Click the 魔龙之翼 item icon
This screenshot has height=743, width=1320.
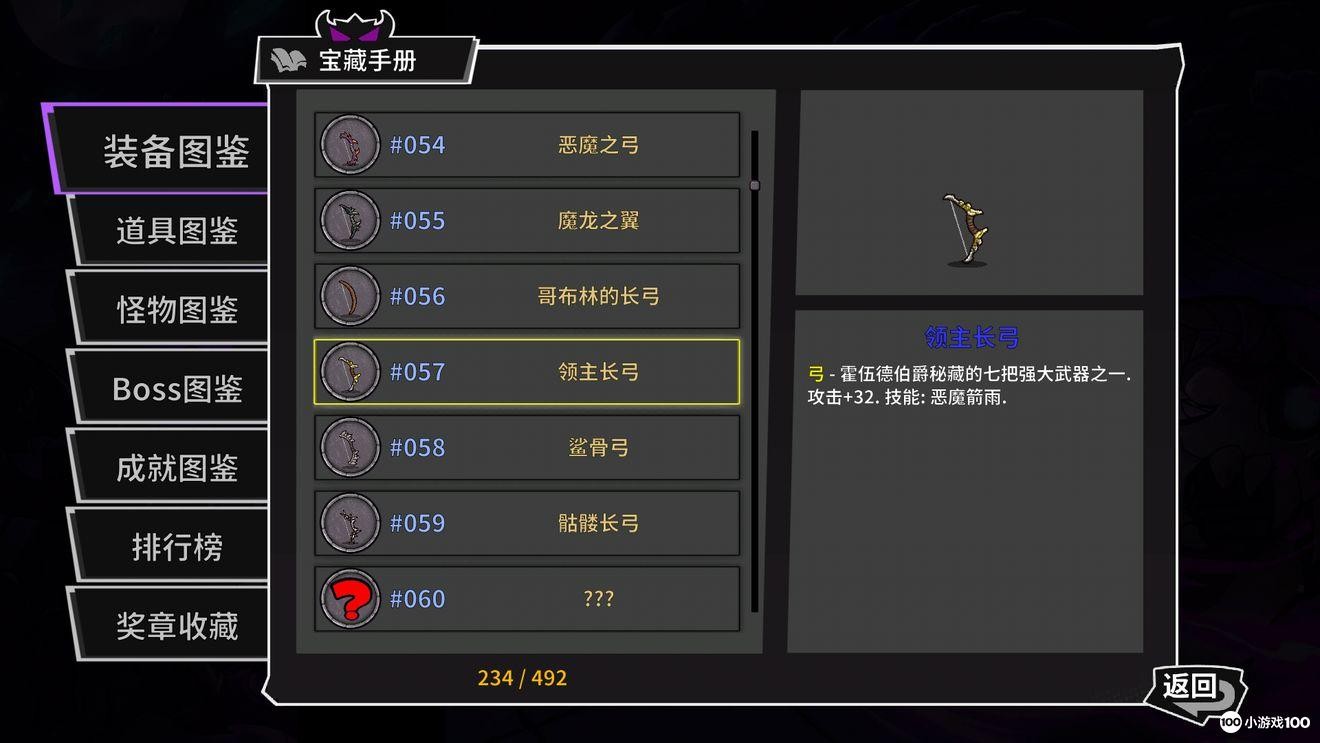tap(349, 220)
